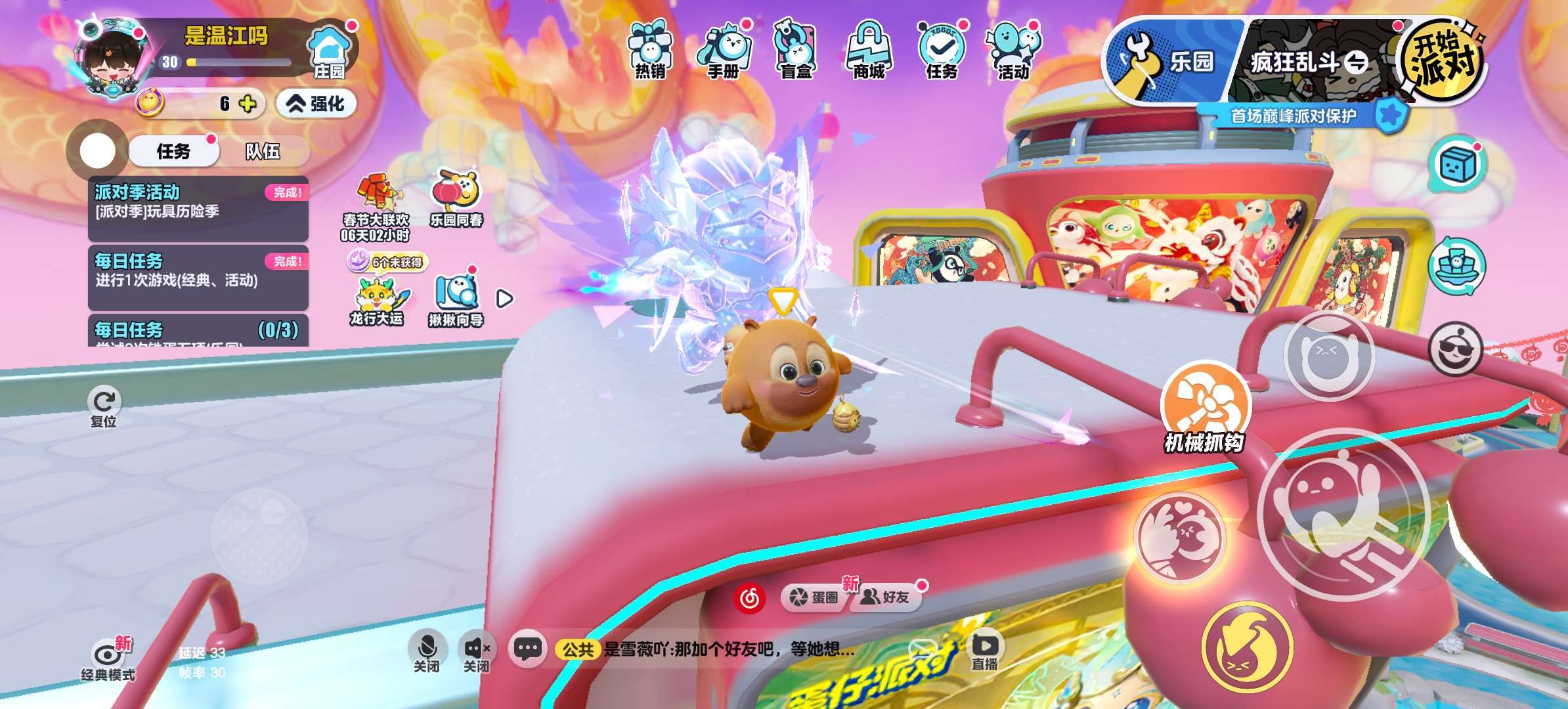The width and height of the screenshot is (1568, 709).
Task: Start the party with 开始派对
Action: click(x=1442, y=60)
